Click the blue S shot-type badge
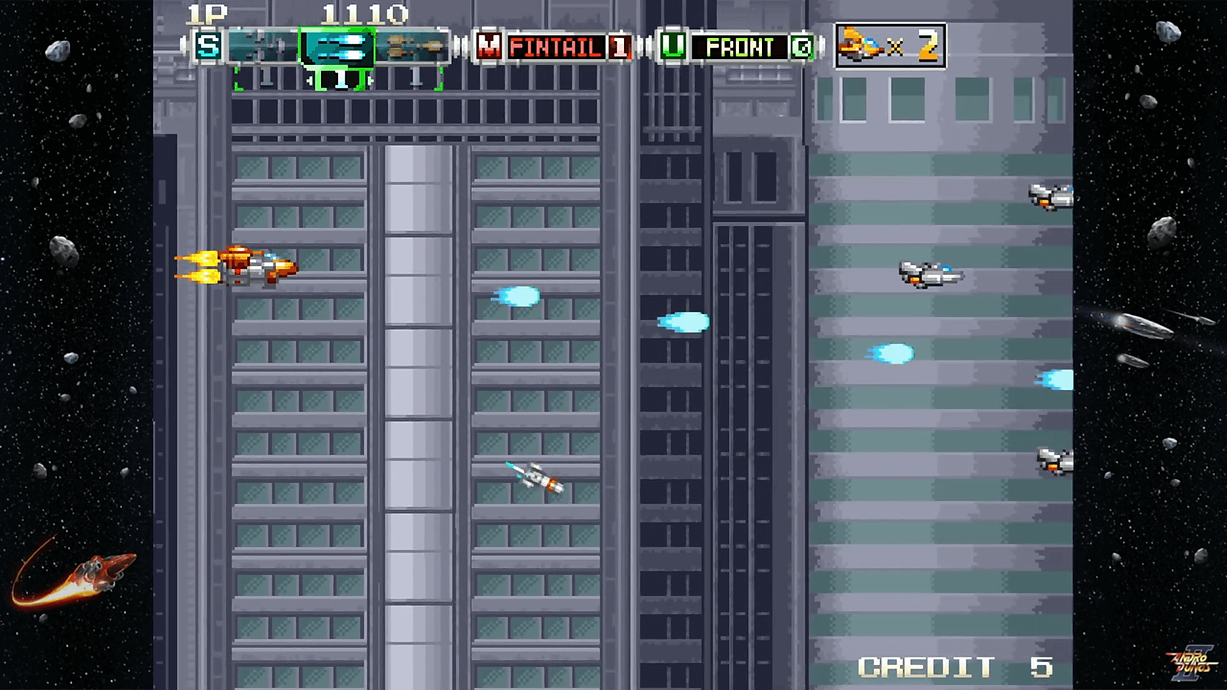Screen dimensions: 1227x690 pyautogui.click(x=207, y=46)
